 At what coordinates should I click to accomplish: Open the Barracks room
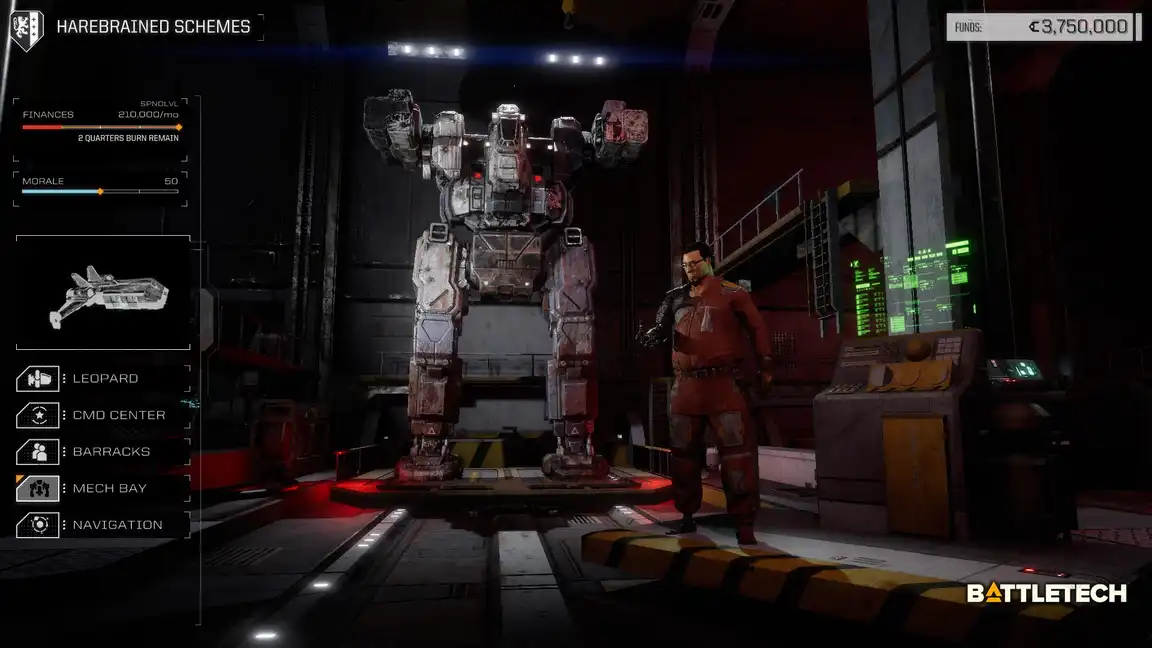103,452
